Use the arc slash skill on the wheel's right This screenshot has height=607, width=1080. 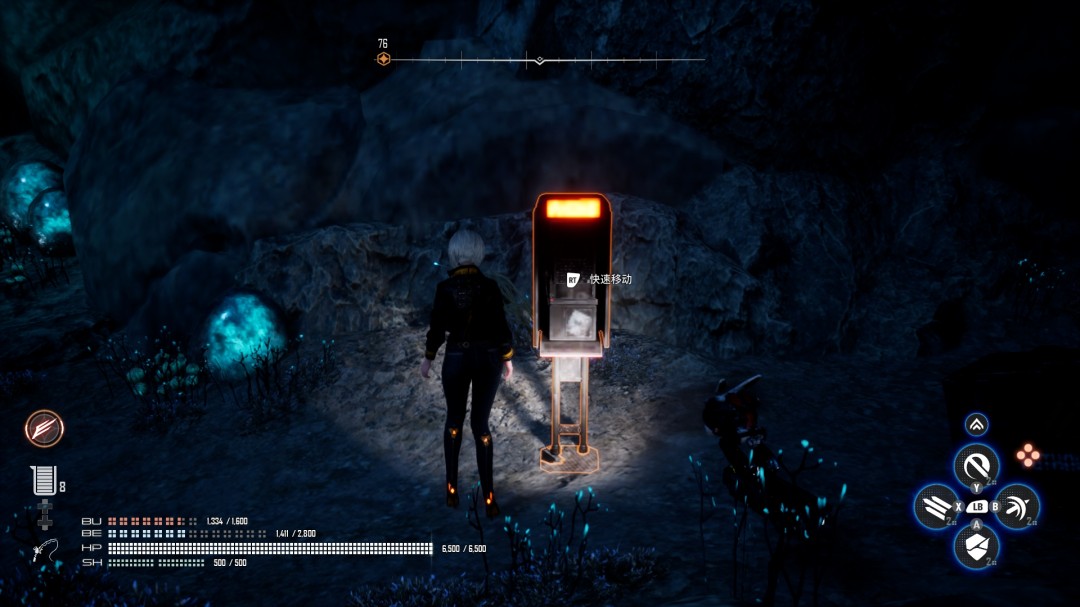[x=1016, y=506]
